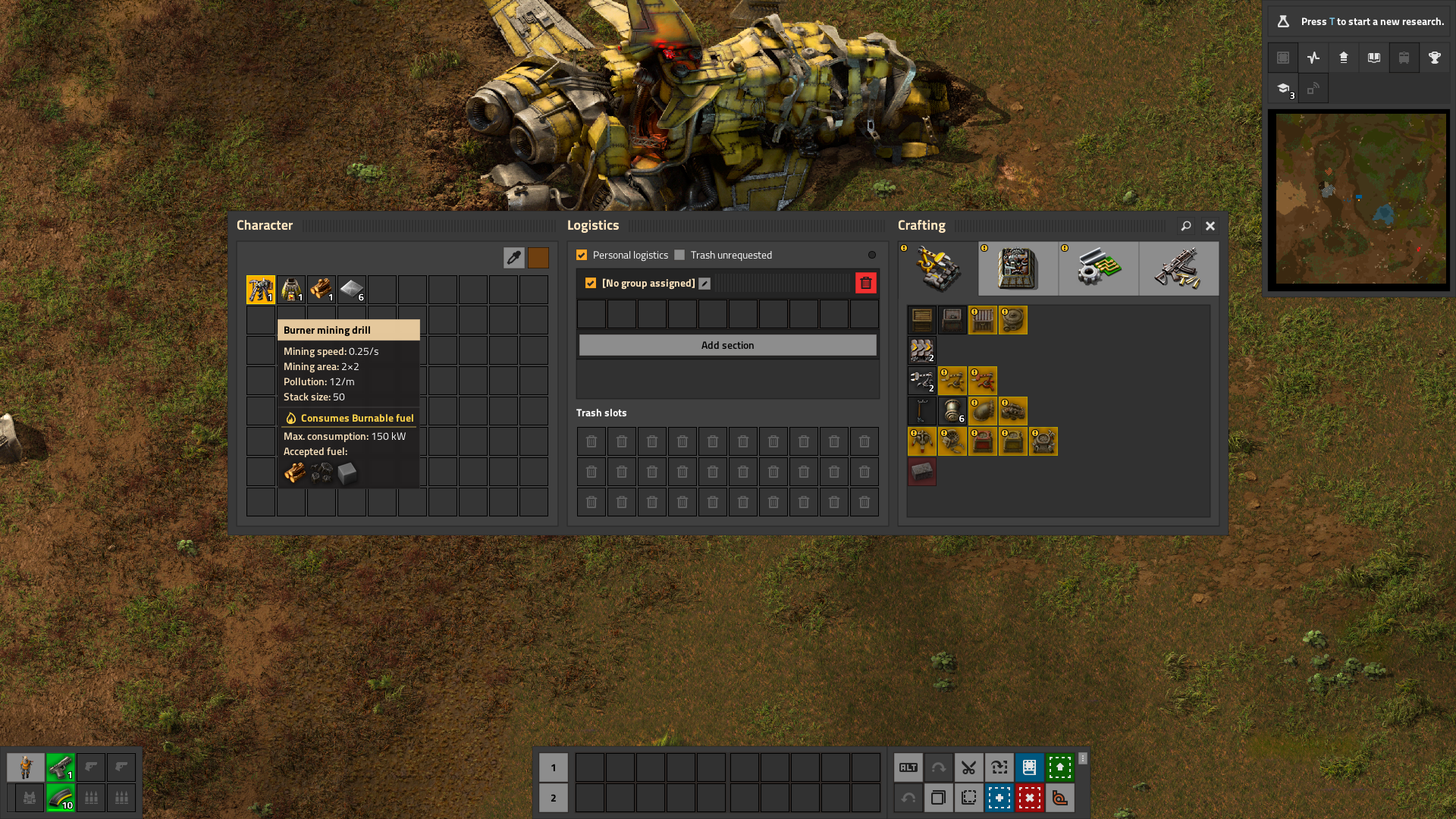Toggle the Personal logistics checkbox
The image size is (1456, 819).
click(x=582, y=256)
